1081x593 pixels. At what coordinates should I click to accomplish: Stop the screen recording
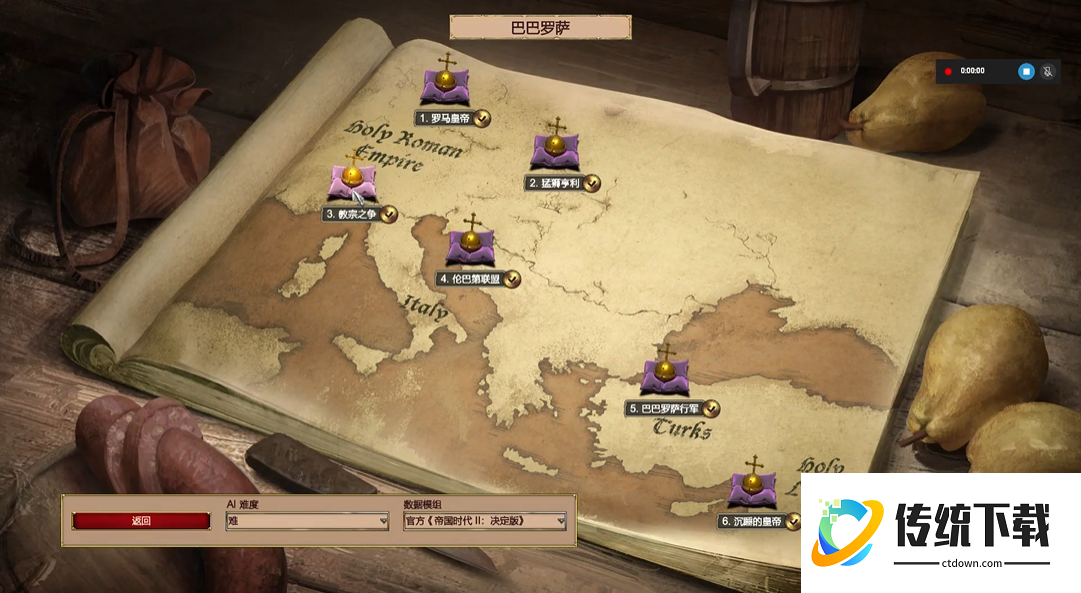(1026, 71)
